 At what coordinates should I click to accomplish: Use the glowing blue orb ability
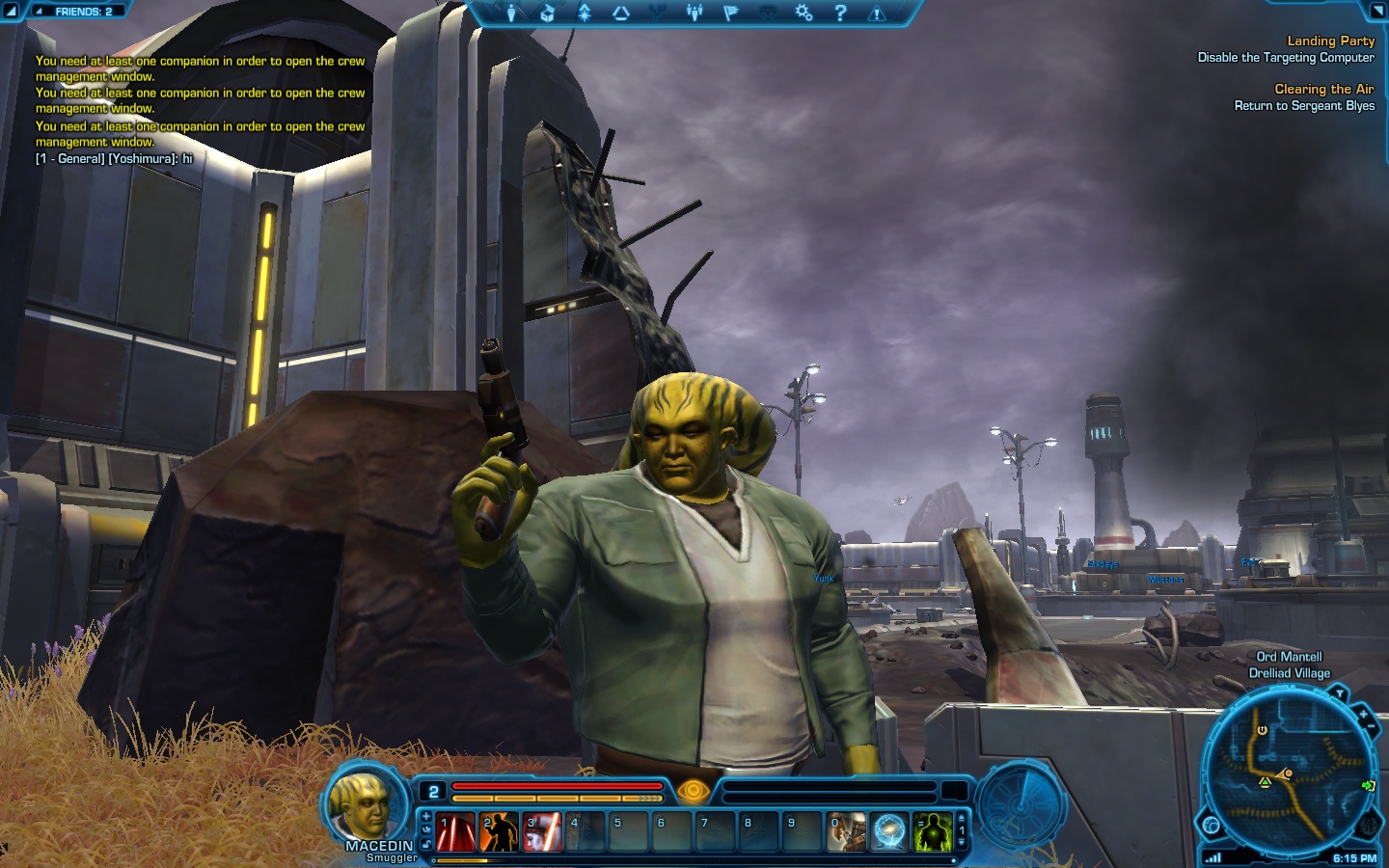889,831
